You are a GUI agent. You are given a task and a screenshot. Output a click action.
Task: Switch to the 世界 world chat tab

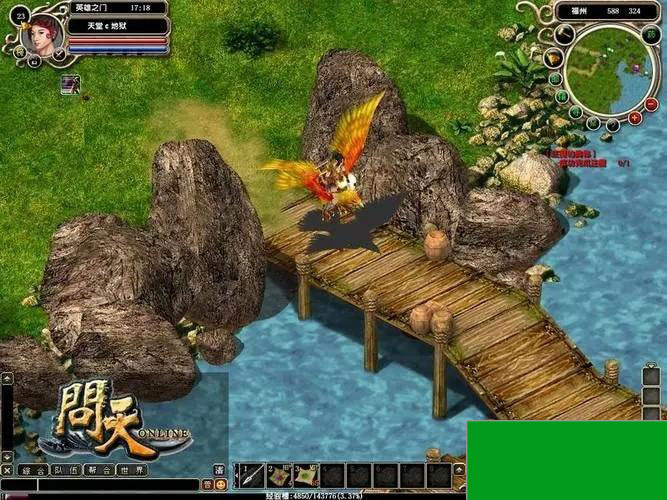[x=130, y=470]
